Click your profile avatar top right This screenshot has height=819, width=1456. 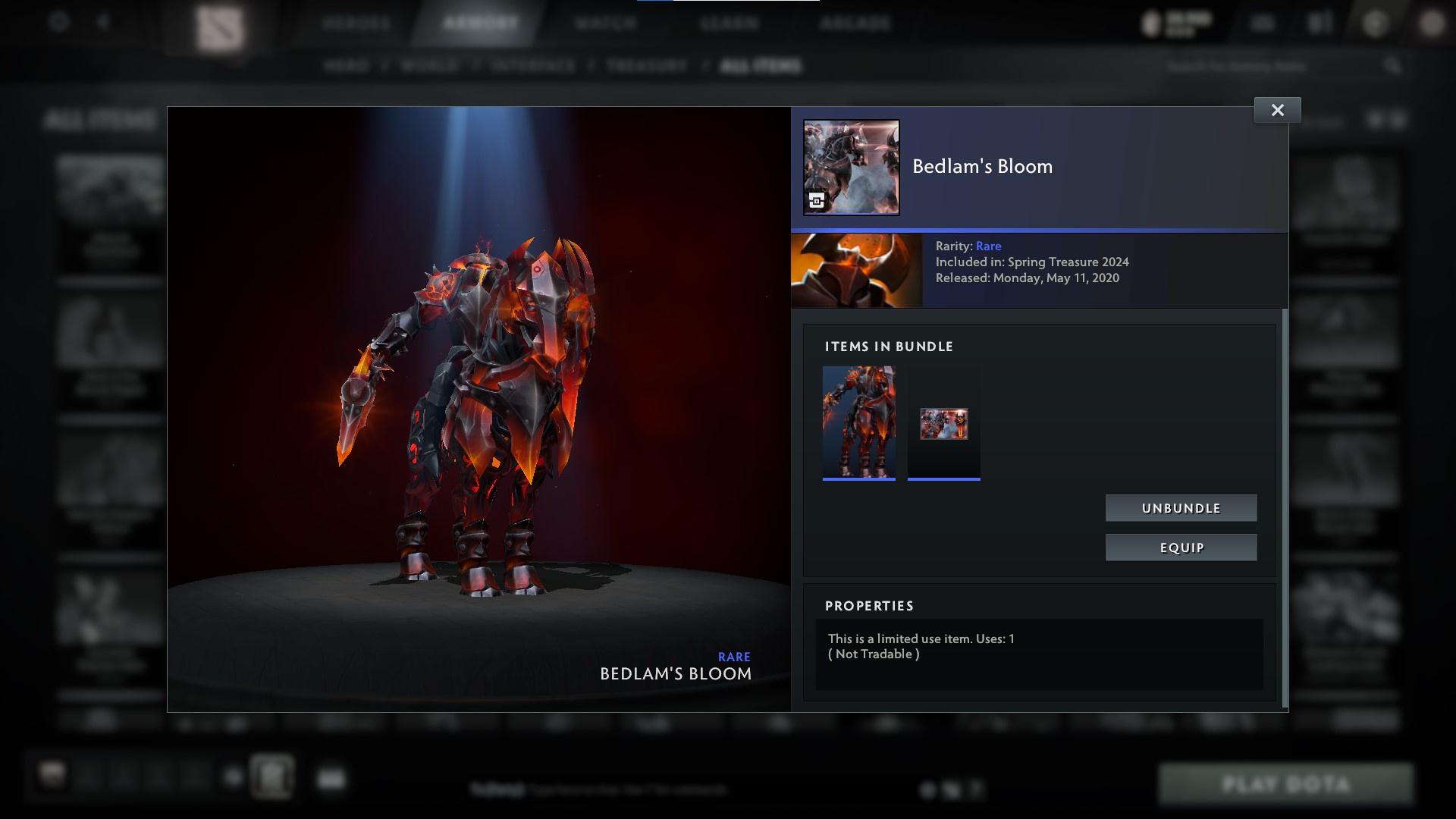(x=1432, y=23)
